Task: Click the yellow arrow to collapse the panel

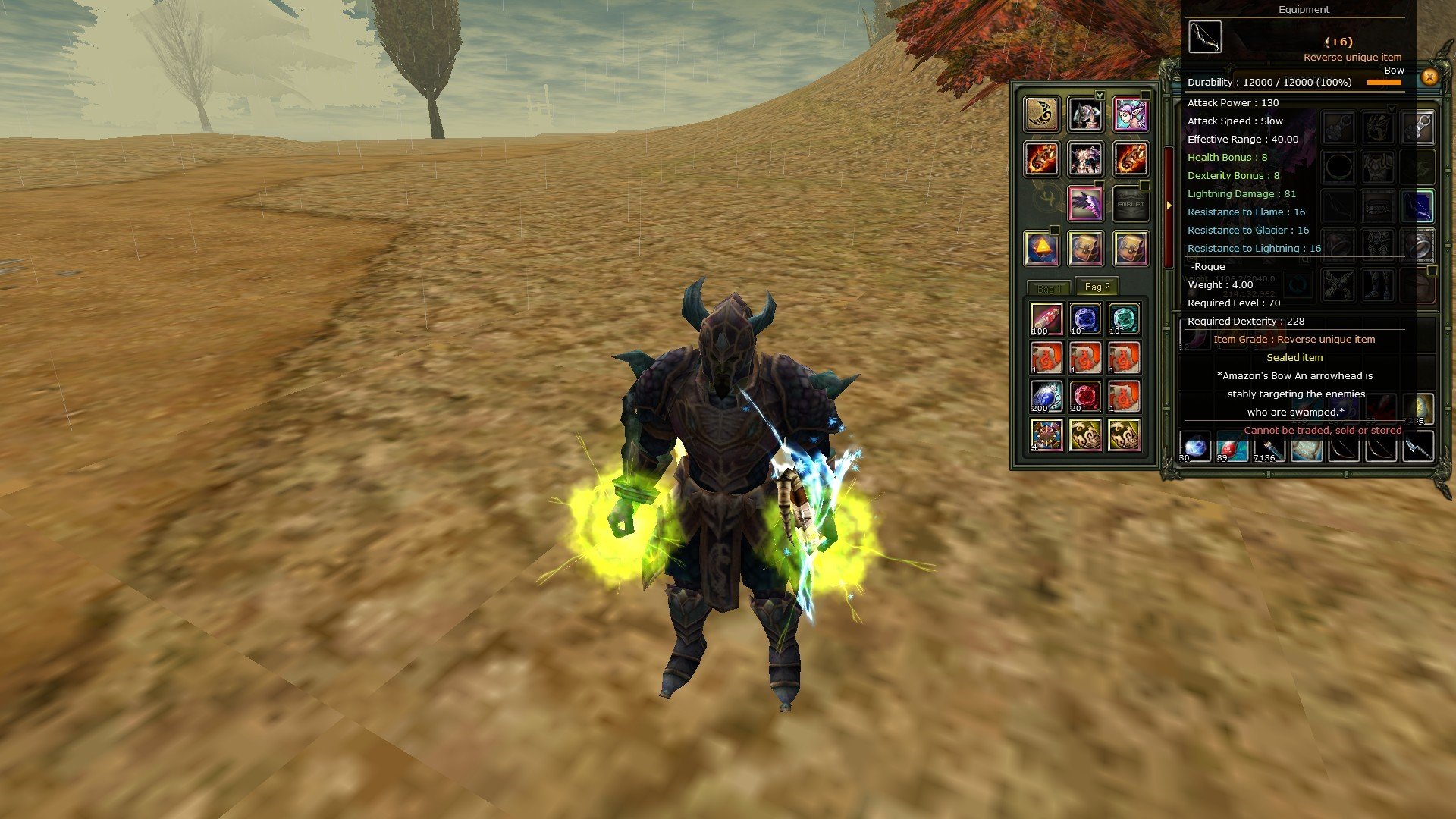Action: (x=1169, y=204)
